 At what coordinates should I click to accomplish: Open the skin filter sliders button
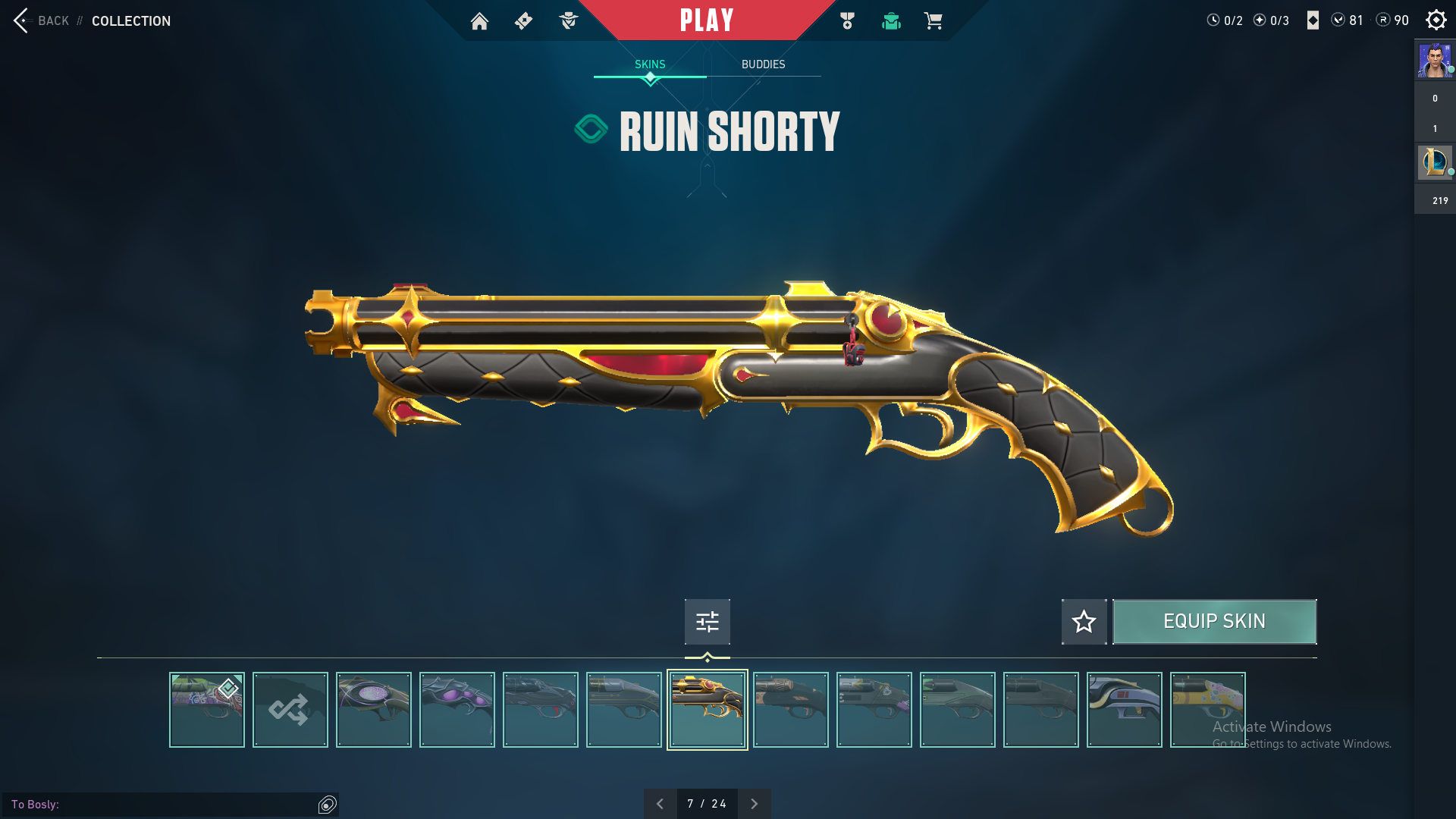pos(707,622)
